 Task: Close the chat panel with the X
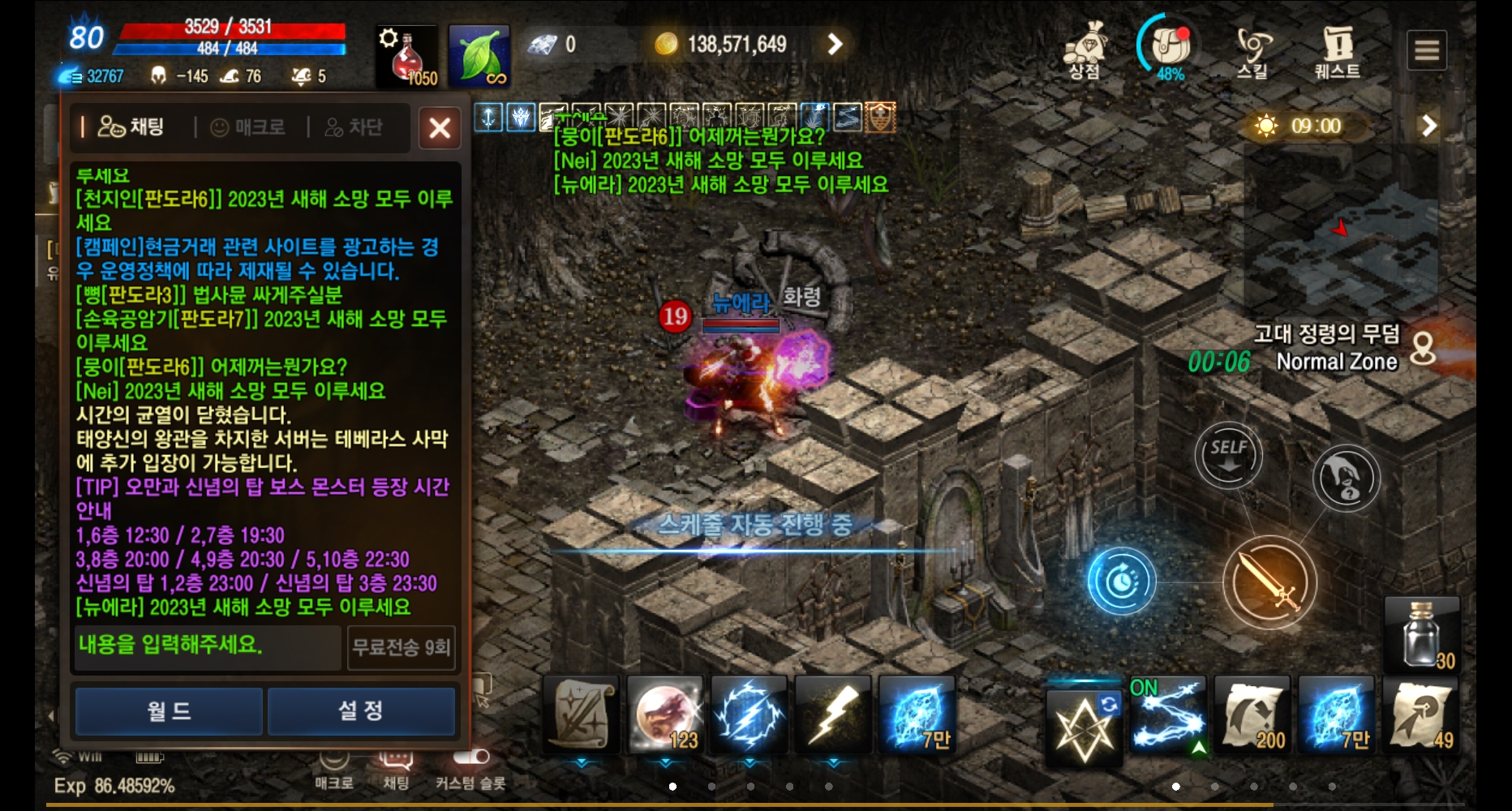(440, 128)
